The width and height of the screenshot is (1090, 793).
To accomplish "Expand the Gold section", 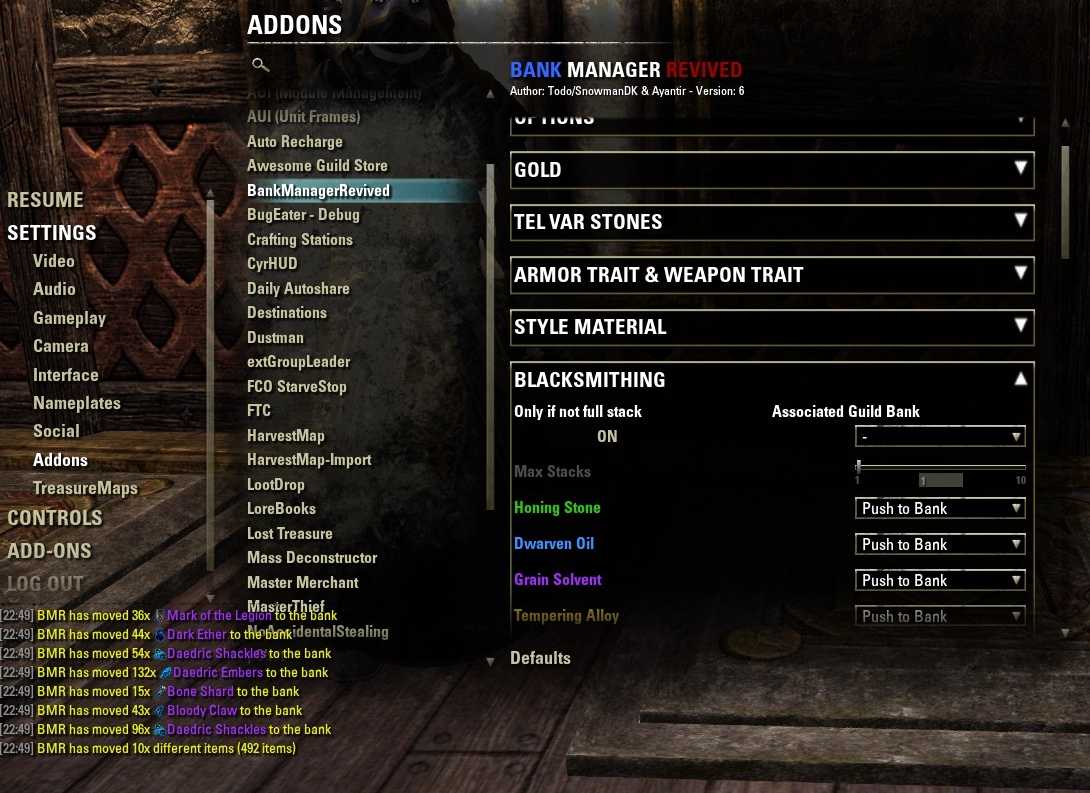I will click(x=772, y=170).
